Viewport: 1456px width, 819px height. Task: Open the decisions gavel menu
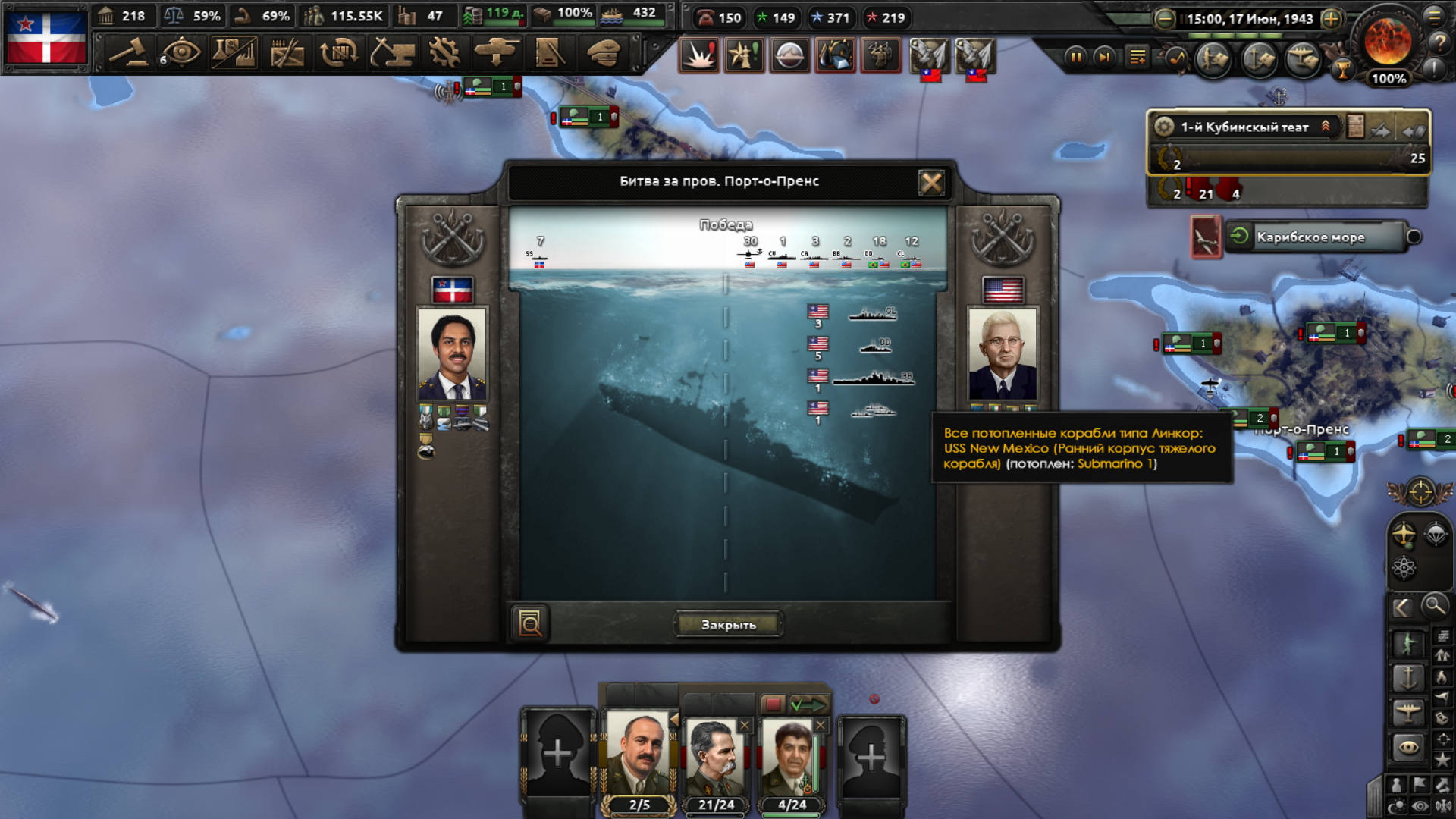point(129,53)
